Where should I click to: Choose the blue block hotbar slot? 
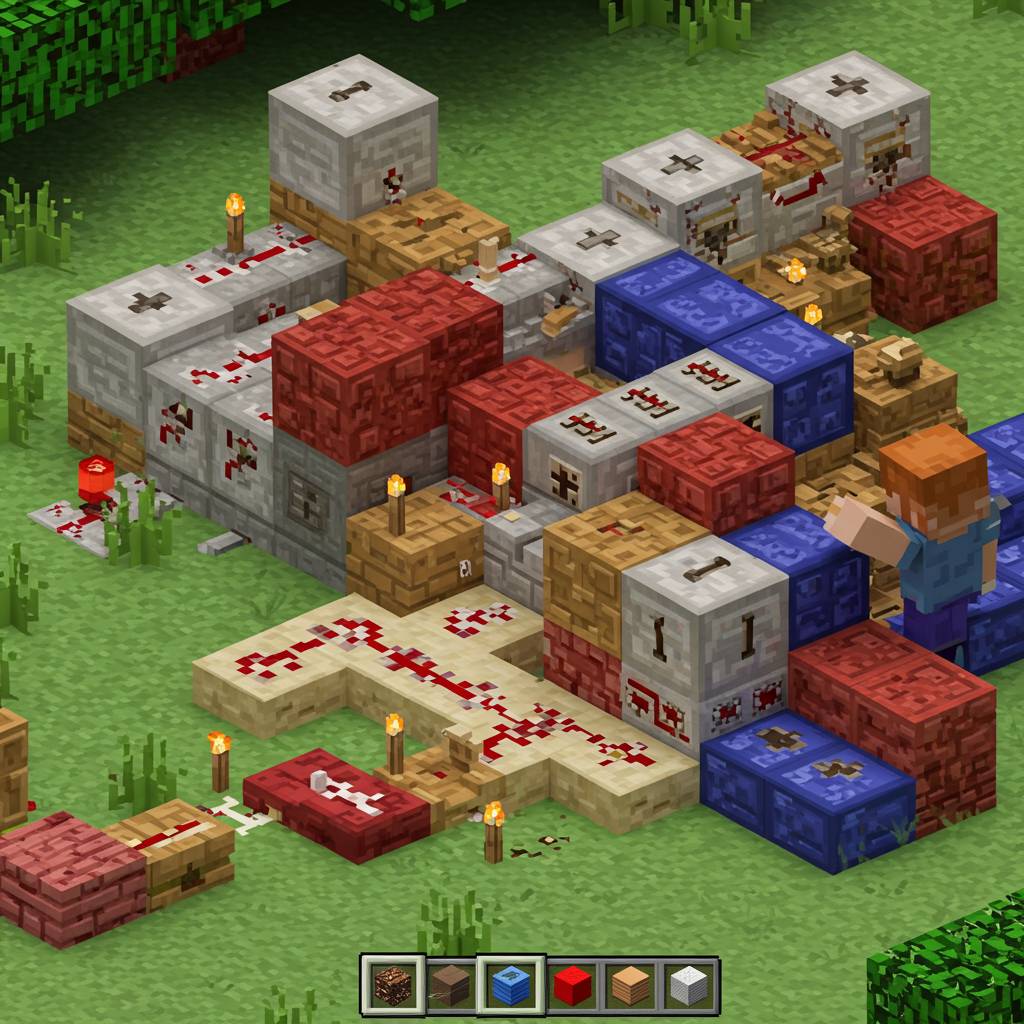510,986
